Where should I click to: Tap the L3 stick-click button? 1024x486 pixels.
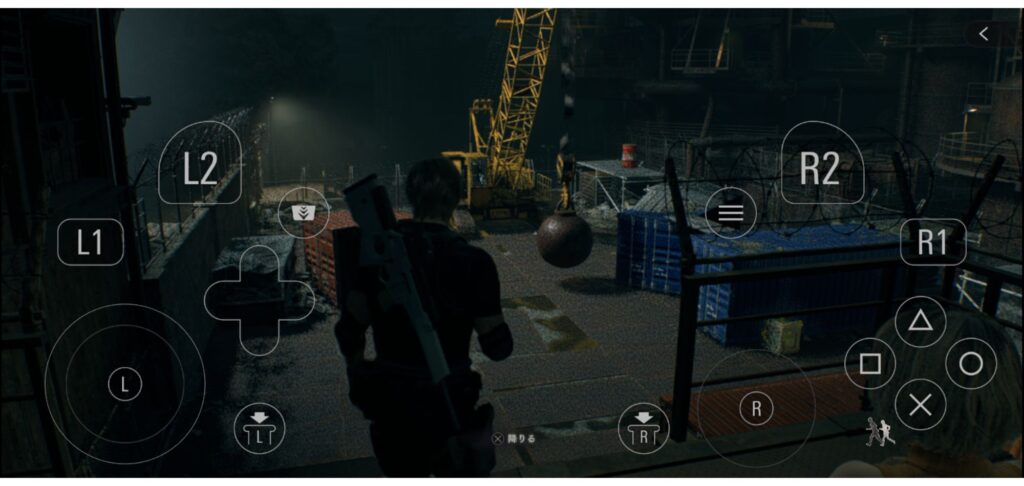[259, 427]
